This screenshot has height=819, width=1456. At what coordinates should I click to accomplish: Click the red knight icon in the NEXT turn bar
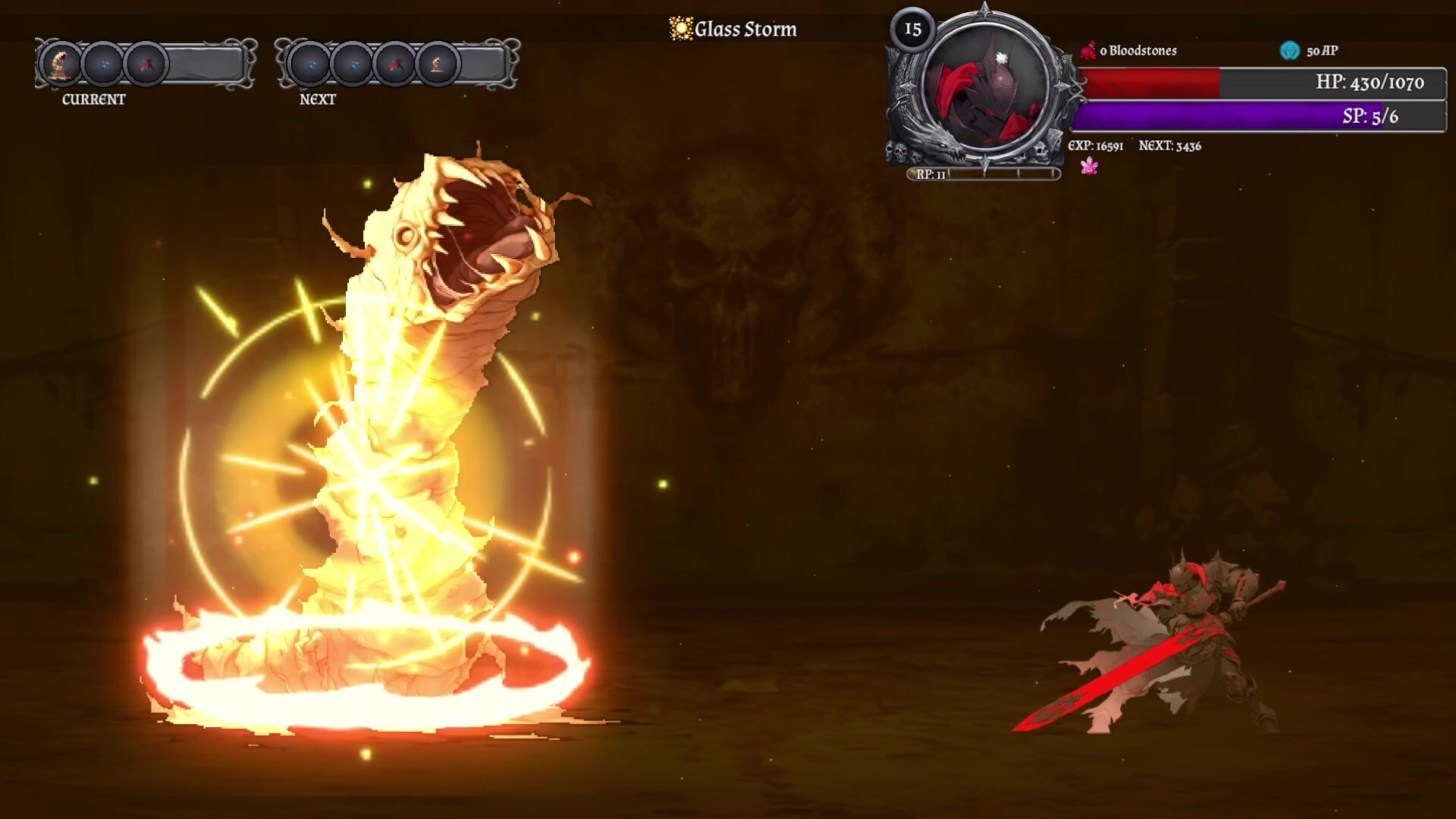point(395,64)
